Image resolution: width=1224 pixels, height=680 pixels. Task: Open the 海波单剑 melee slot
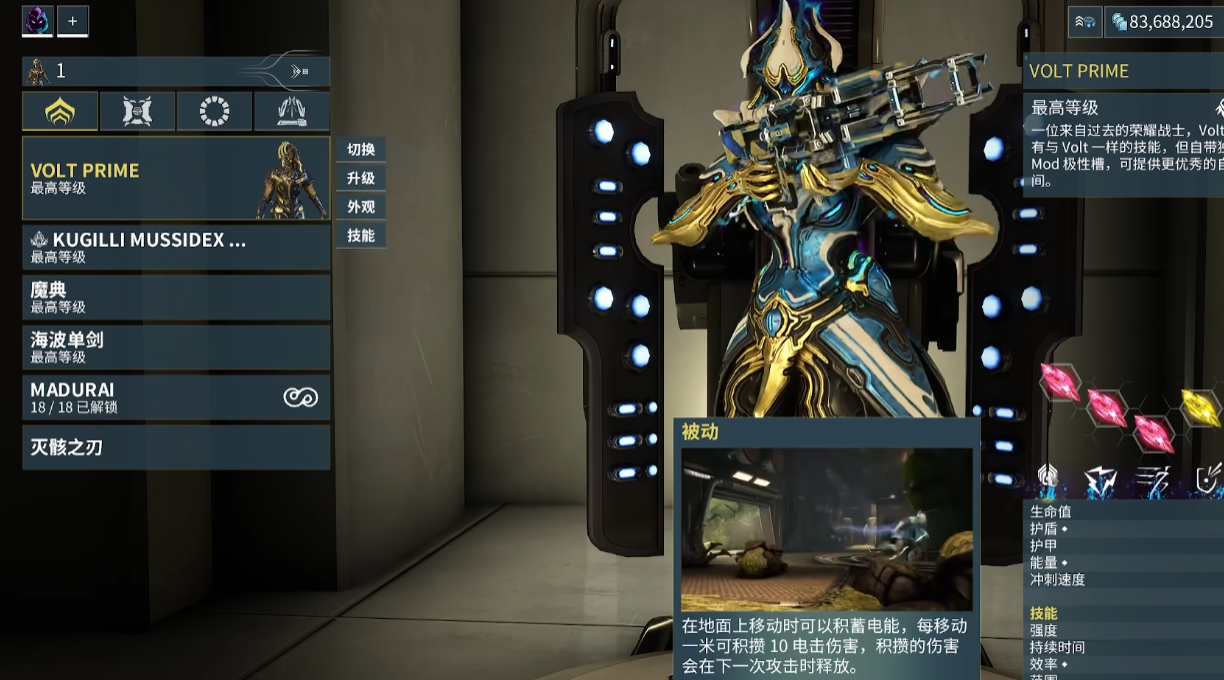click(176, 347)
